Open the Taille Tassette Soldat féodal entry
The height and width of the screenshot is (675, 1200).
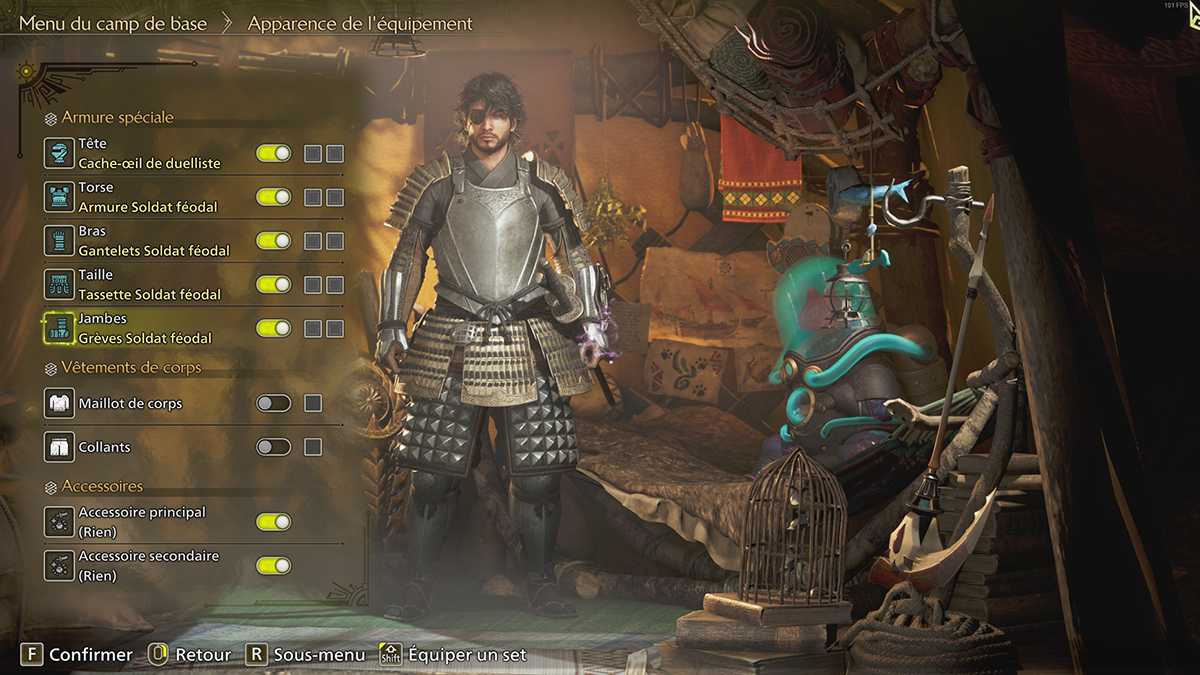pos(150,285)
